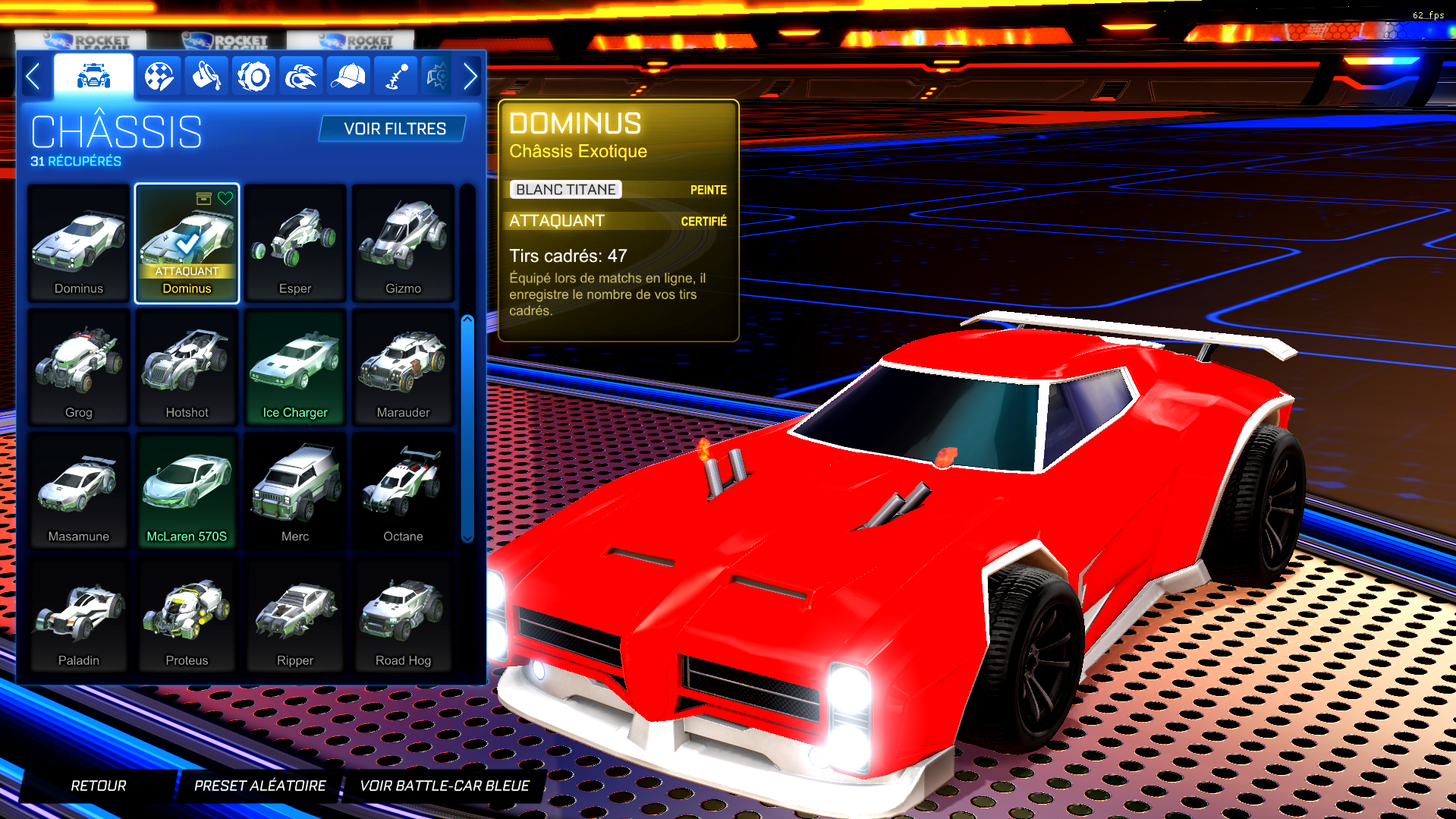Toggle the favorite heart on equipped Dominus
The width and height of the screenshot is (1456, 819).
[225, 199]
